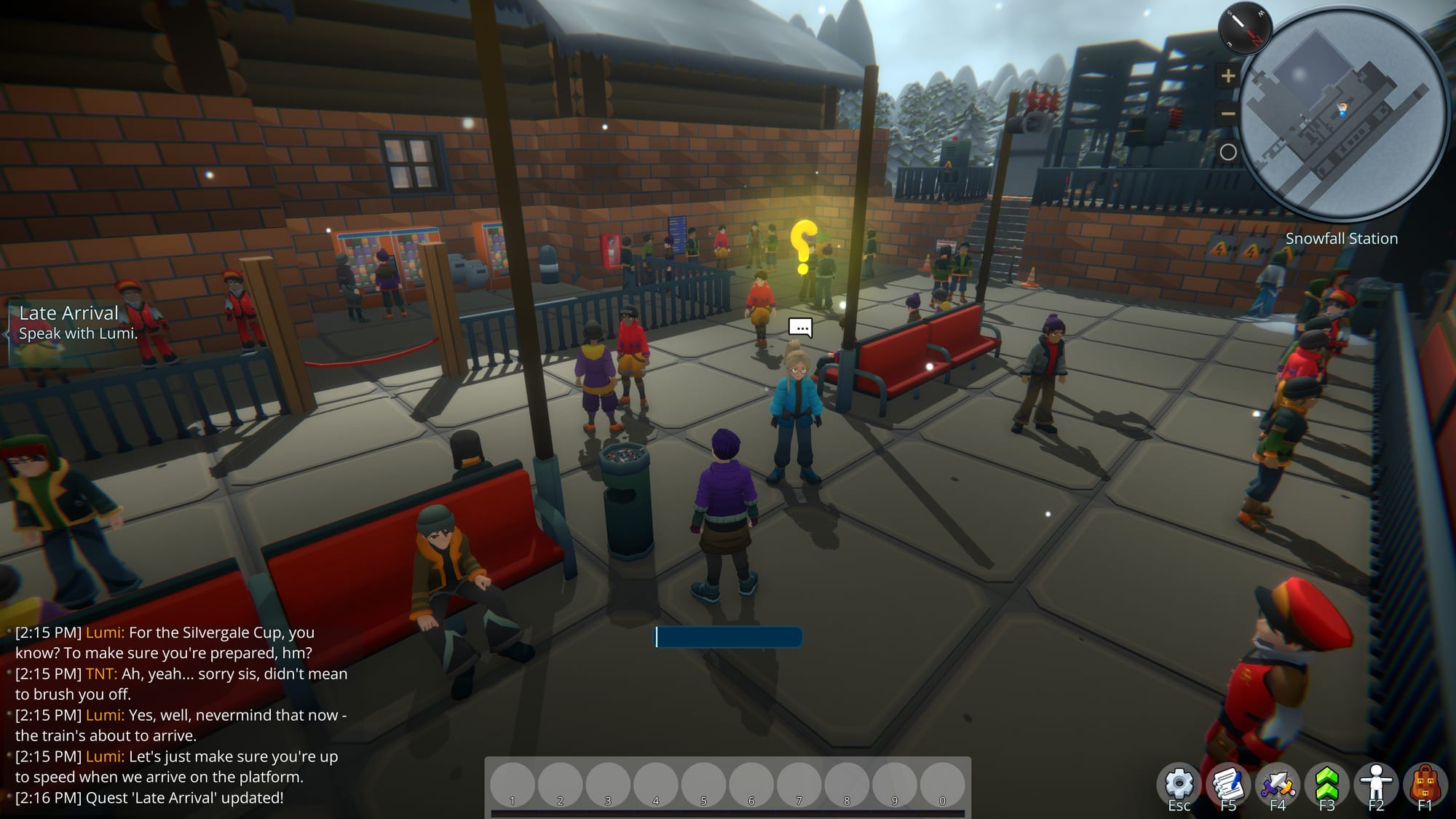1456x819 pixels.
Task: Open settings via the gear icon
Action: 1179,785
